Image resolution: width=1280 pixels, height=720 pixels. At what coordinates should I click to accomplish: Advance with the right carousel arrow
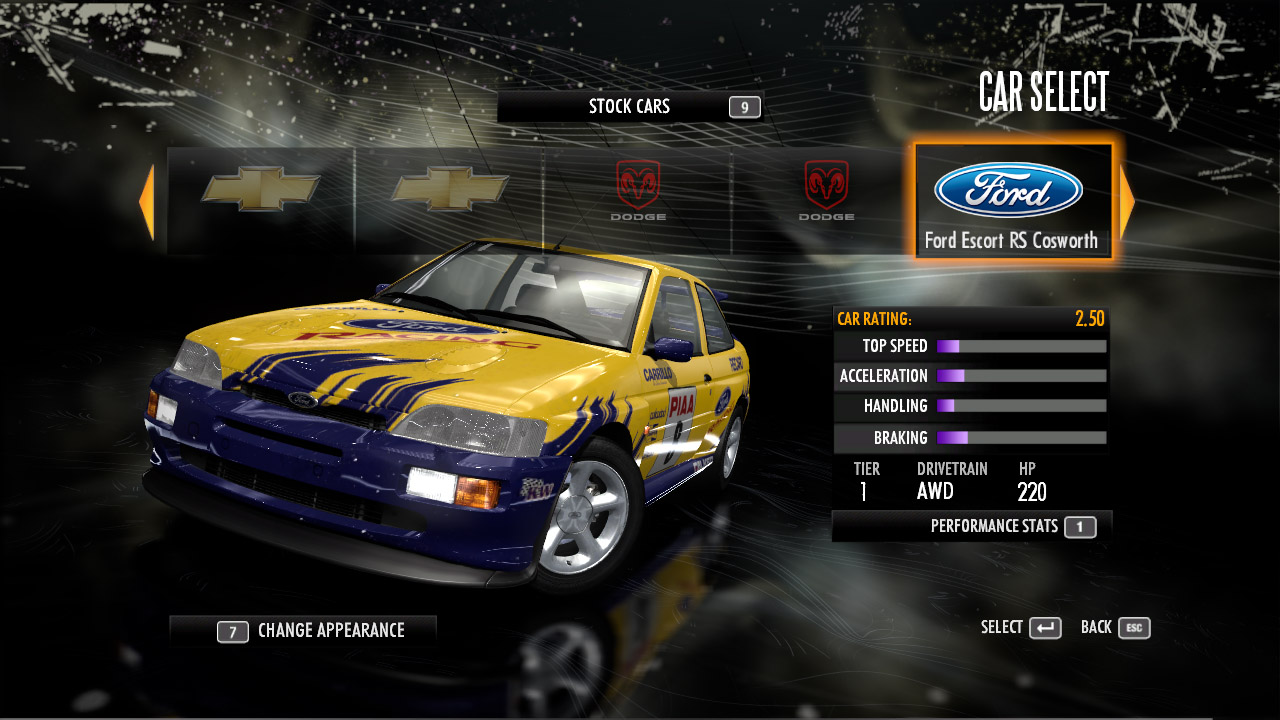[x=1127, y=203]
